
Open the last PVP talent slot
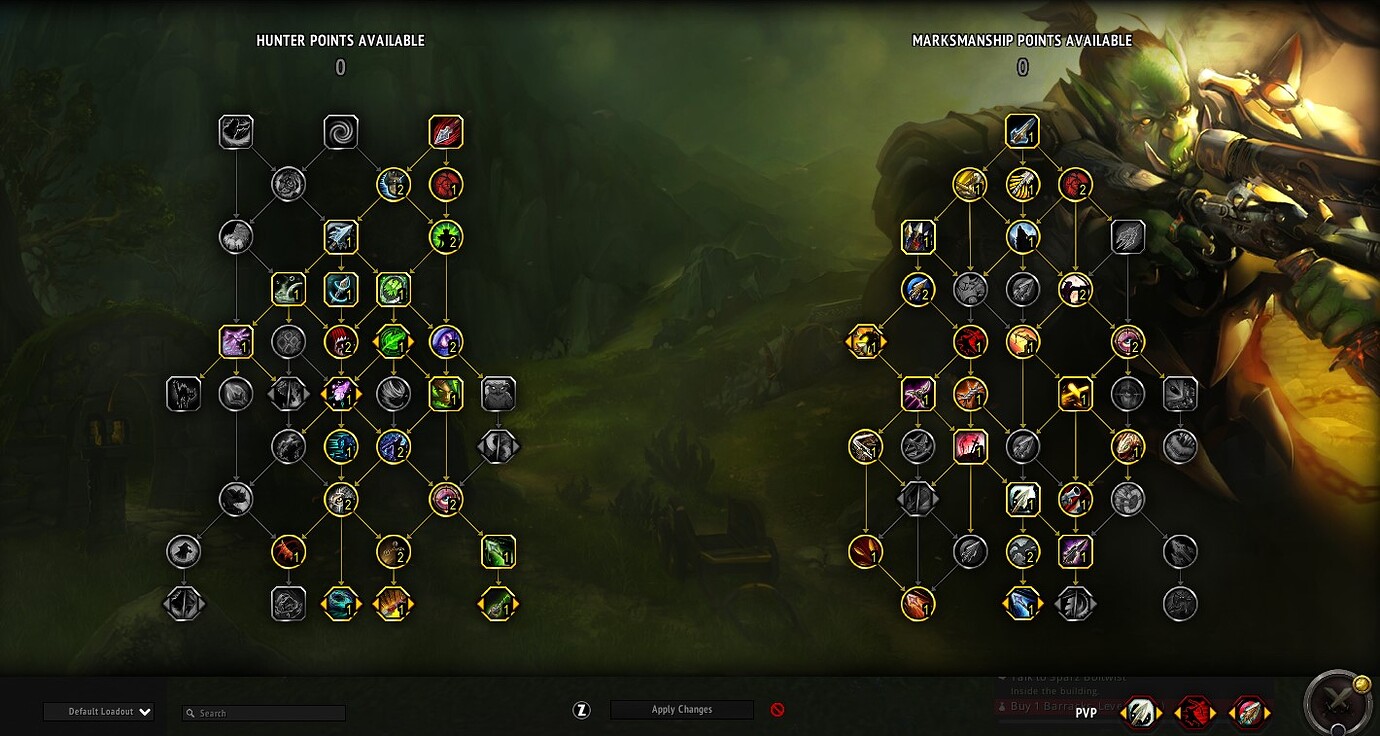tap(1248, 713)
